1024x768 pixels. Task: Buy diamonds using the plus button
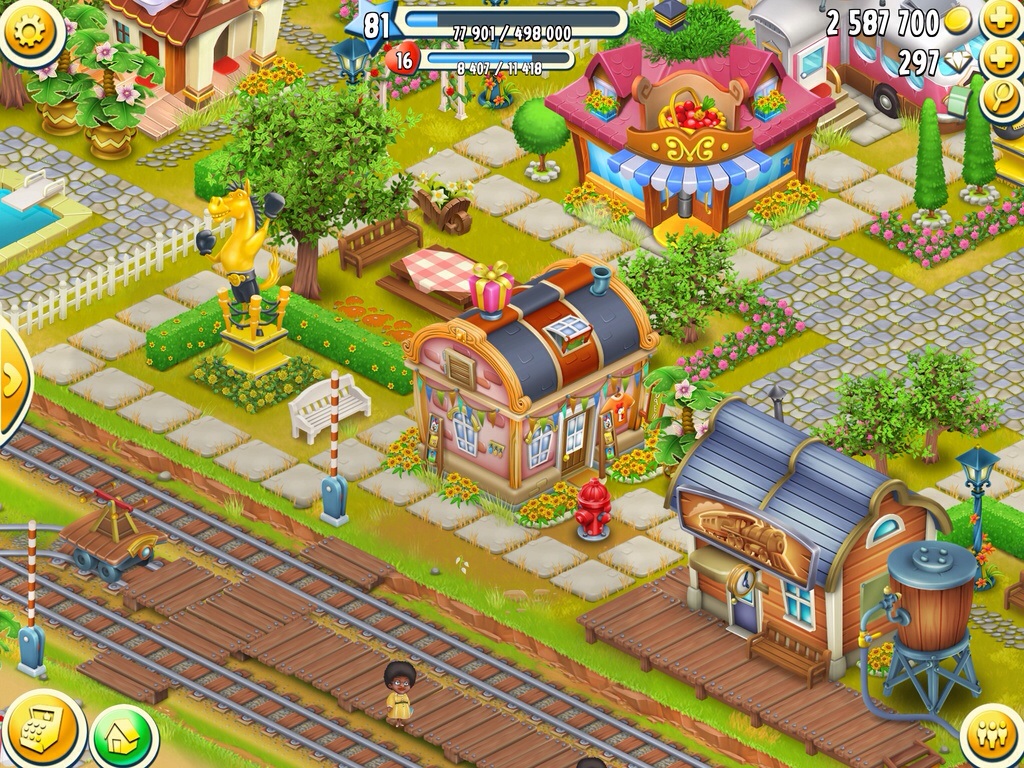(x=1000, y=60)
